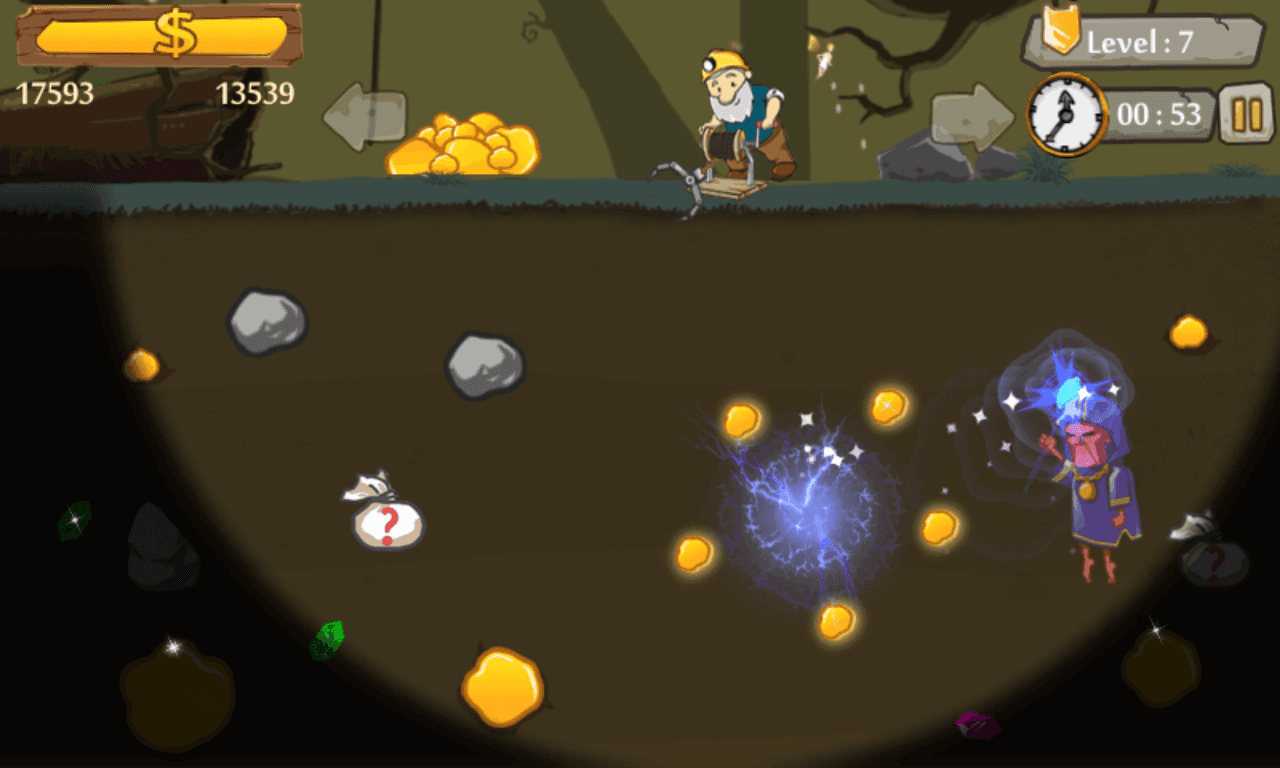This screenshot has width=1280, height=768.
Task: Tap the sparkling lightning orb underground
Action: pyautogui.click(x=810, y=505)
